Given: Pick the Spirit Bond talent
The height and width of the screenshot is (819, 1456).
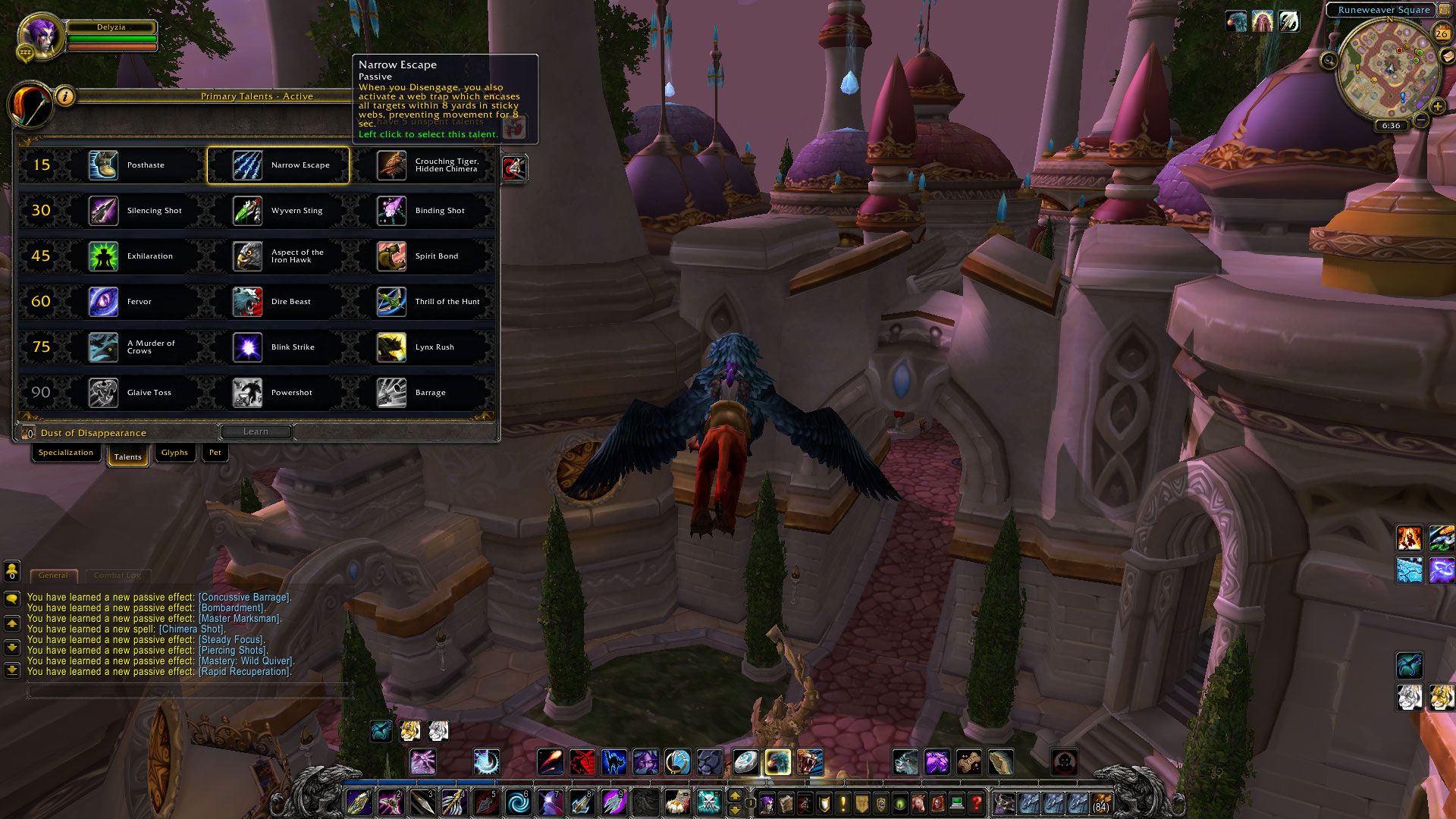Looking at the screenshot, I should (422, 256).
